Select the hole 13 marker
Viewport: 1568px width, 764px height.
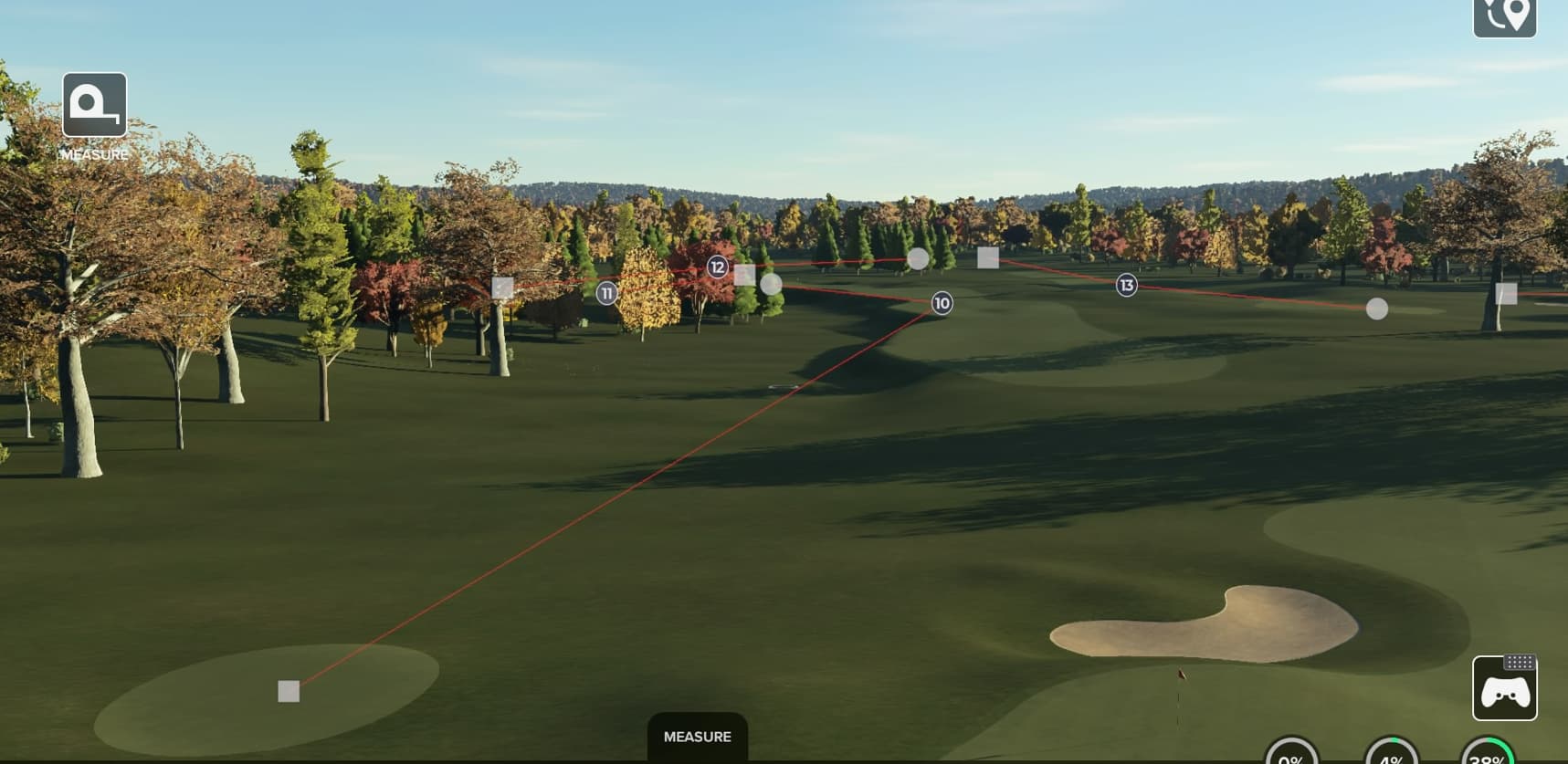click(x=1126, y=286)
